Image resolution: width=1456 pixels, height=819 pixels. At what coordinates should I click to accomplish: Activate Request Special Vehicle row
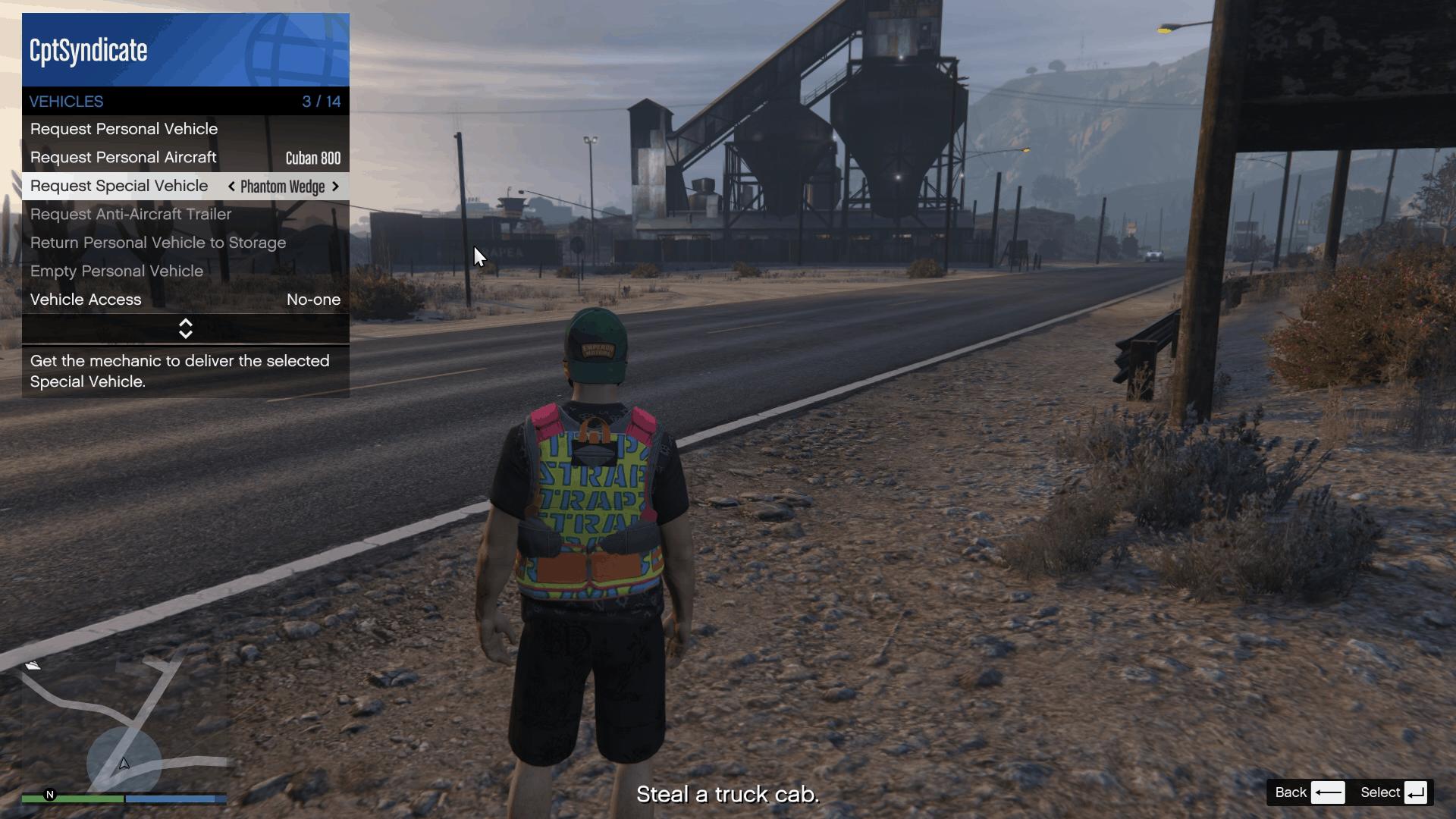119,186
